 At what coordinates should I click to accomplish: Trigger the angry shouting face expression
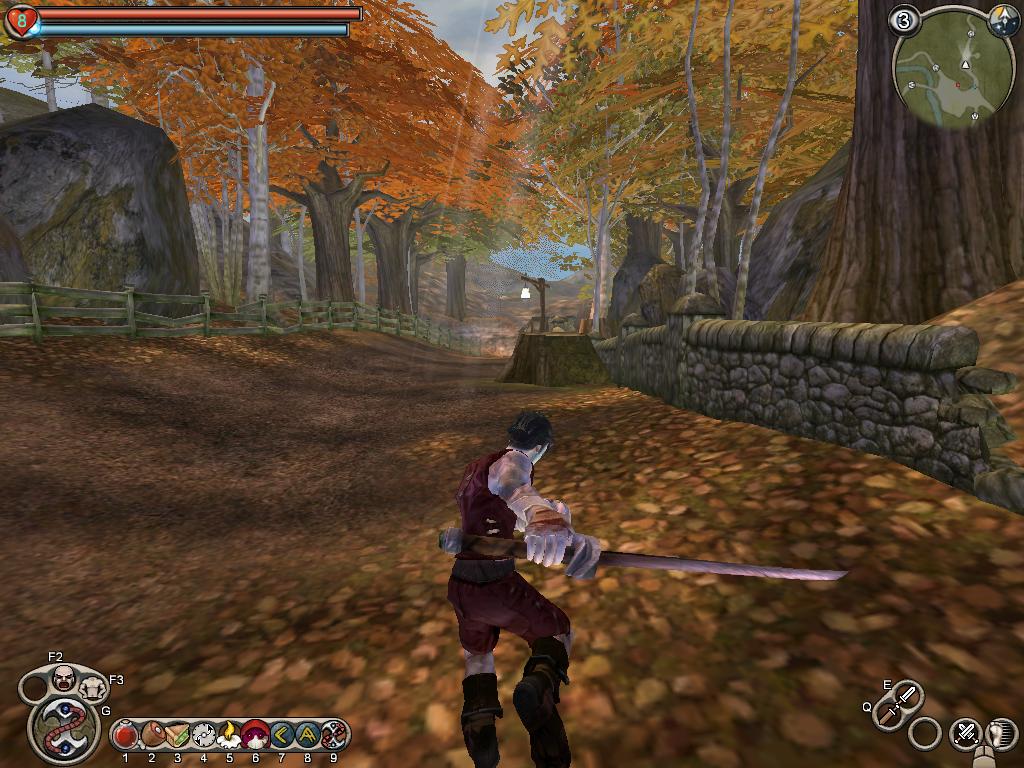pyautogui.click(x=64, y=678)
